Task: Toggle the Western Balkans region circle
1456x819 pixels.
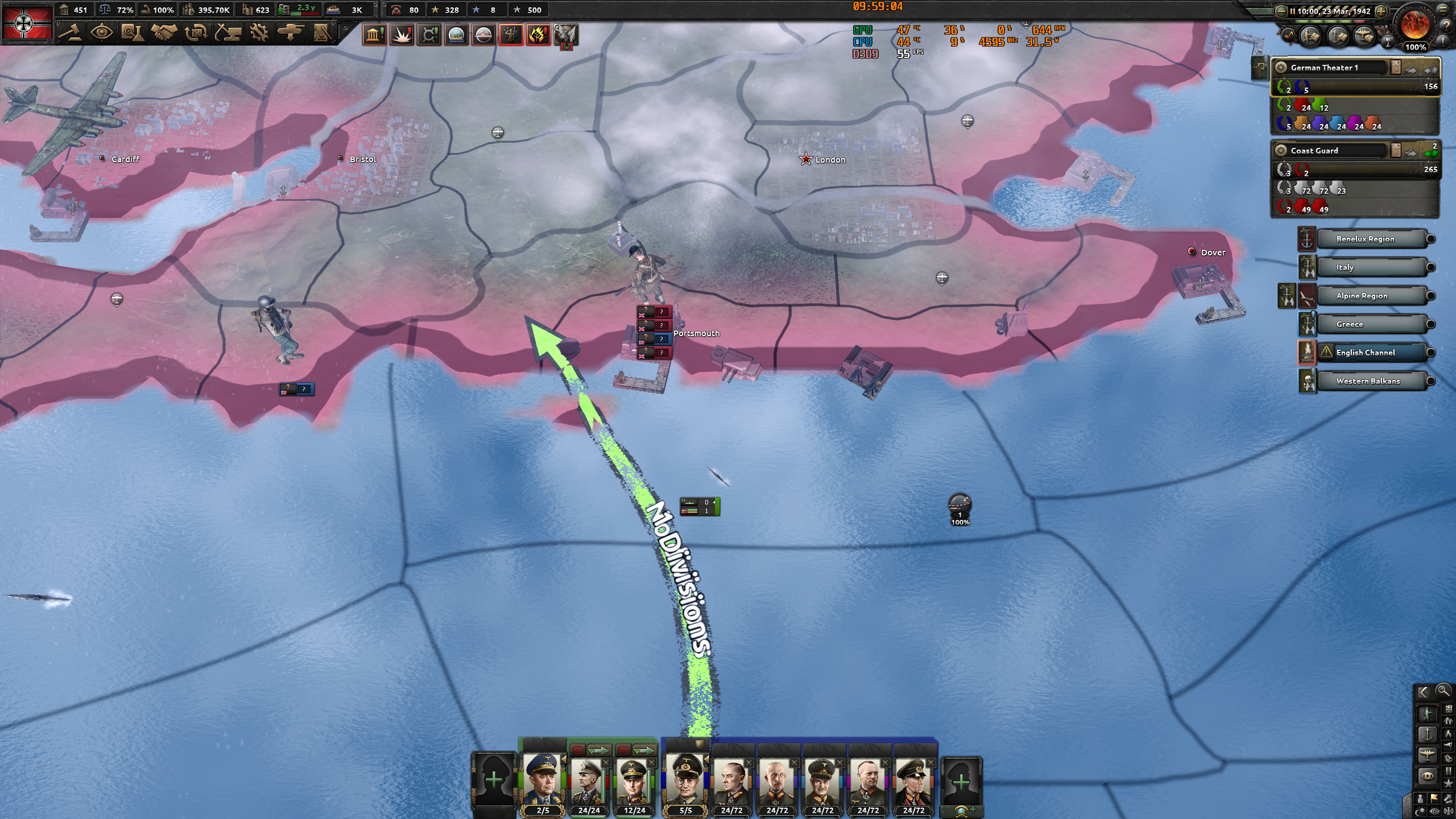Action: (1432, 381)
